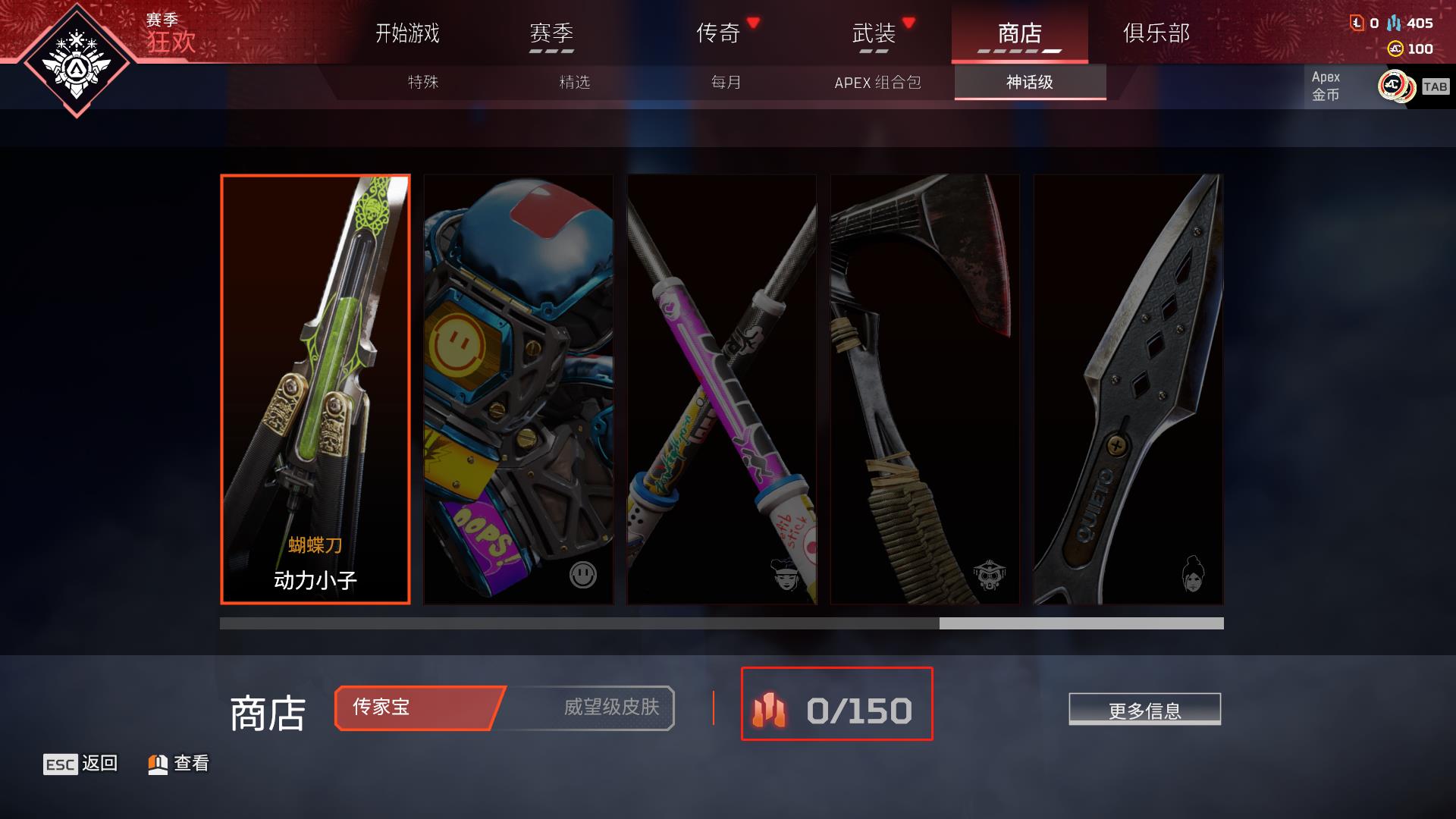1456x819 pixels.
Task: Select the 蝴蝶刀 动力小子 heirloom card
Action: click(x=314, y=388)
